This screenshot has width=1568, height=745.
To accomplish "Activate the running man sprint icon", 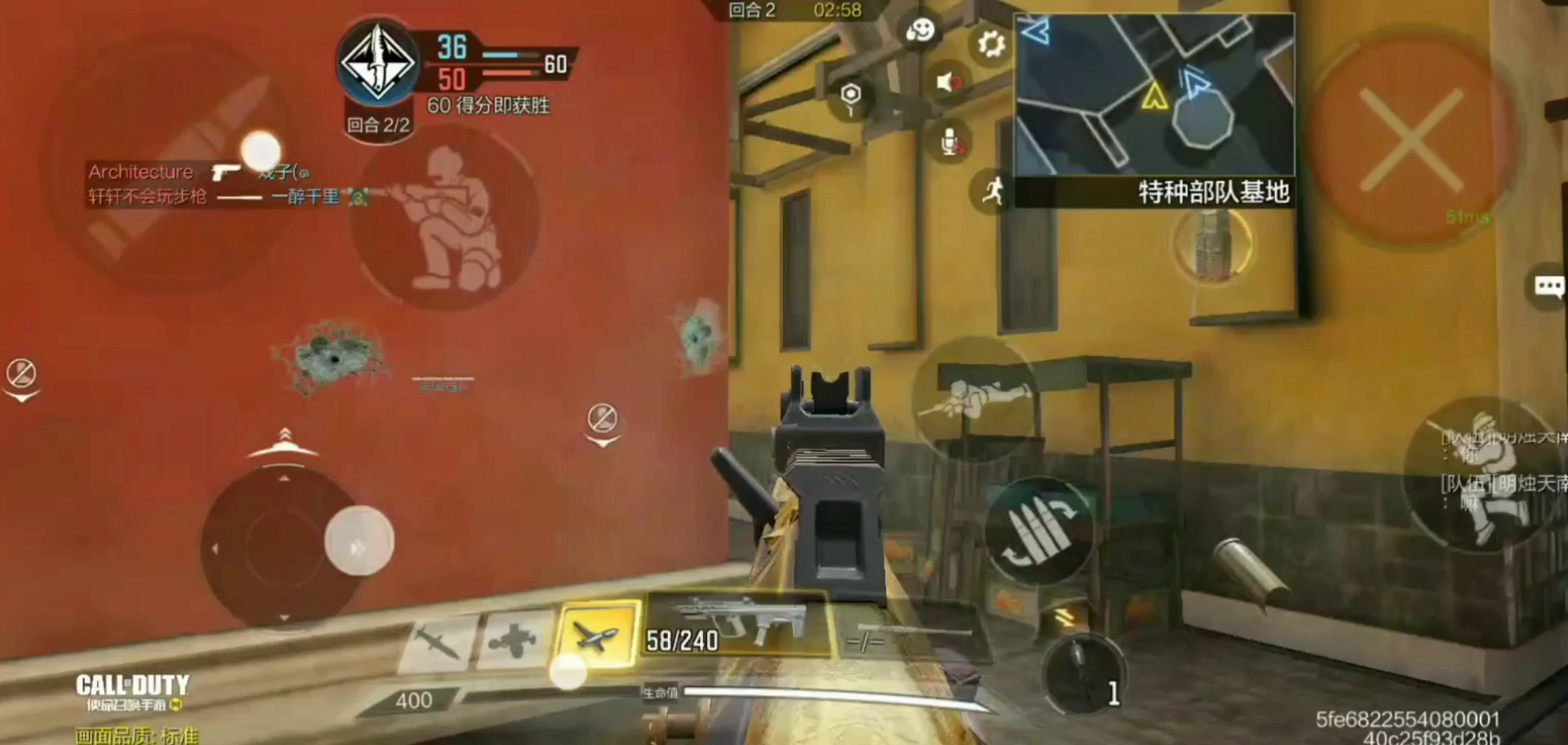I will (992, 192).
